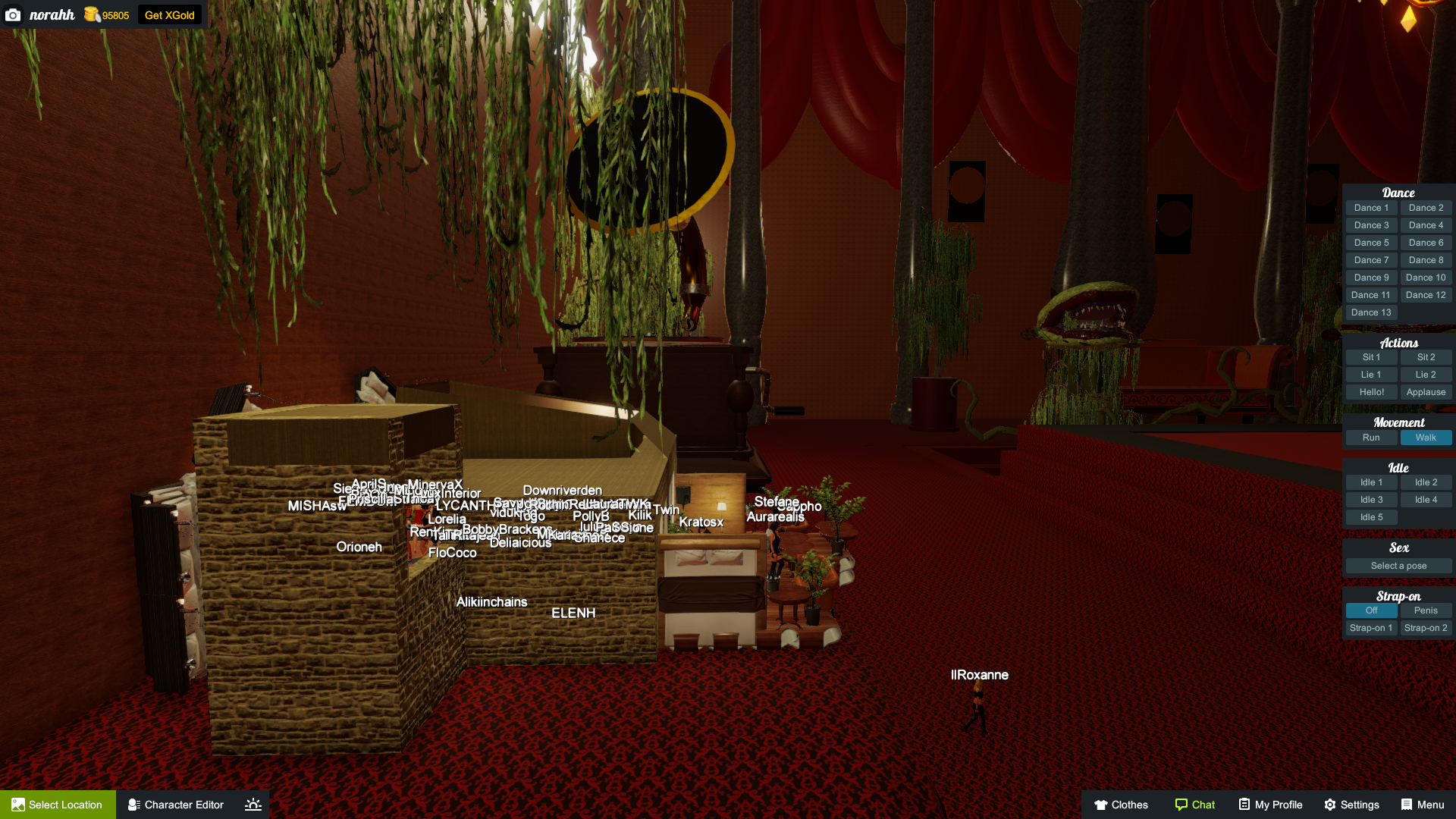Click the daylight/sun icon on bottom bar
1456x819 pixels.
pos(253,805)
